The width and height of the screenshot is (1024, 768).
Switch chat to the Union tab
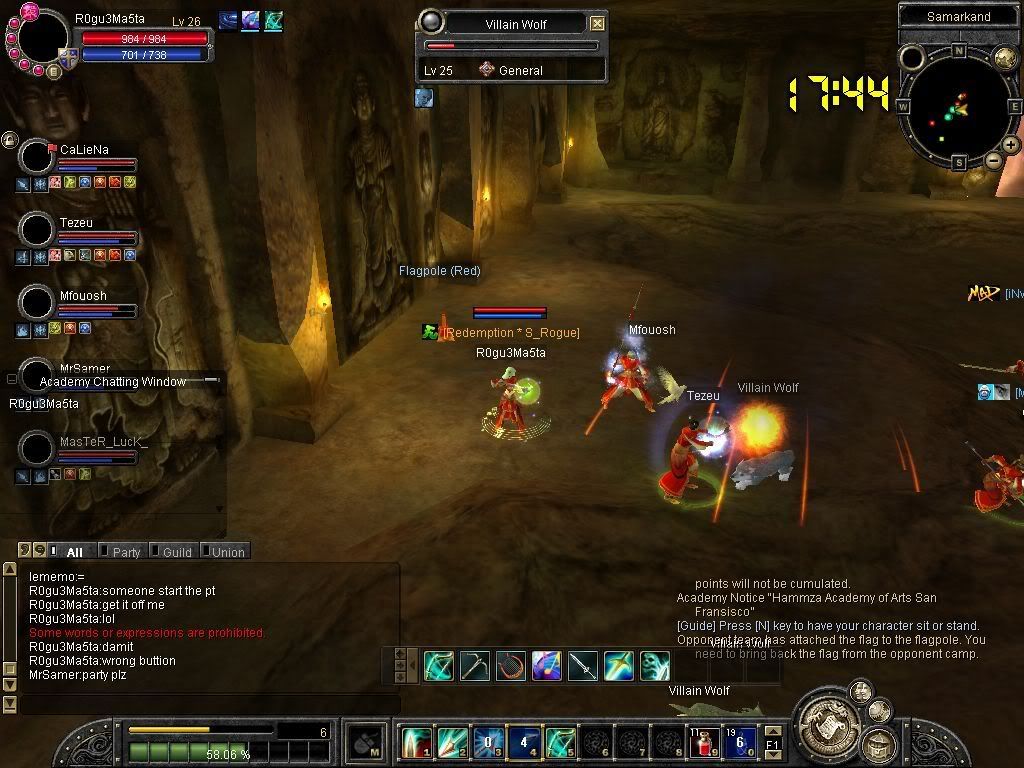tap(224, 551)
